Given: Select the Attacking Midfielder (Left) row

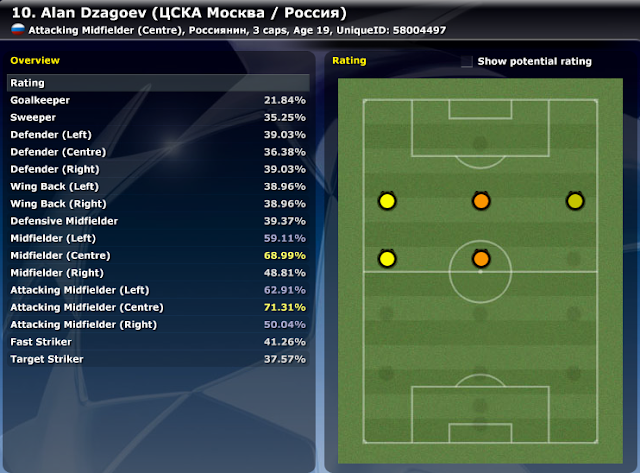Looking at the screenshot, I should point(158,290).
